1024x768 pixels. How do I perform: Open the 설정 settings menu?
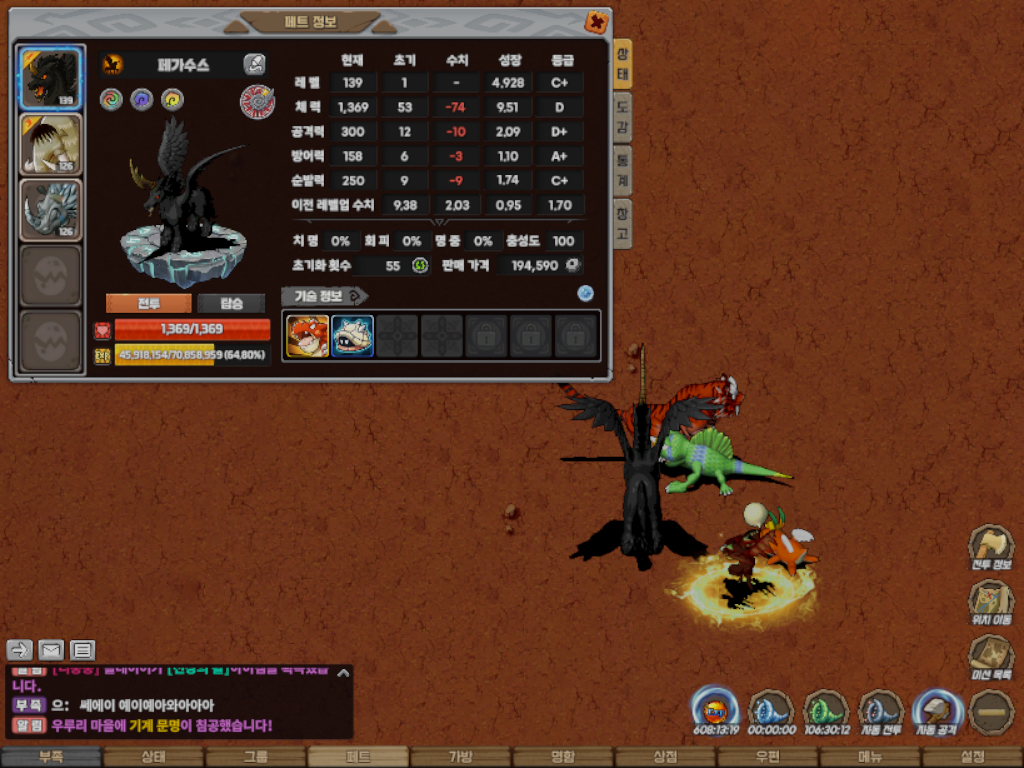tap(972, 757)
